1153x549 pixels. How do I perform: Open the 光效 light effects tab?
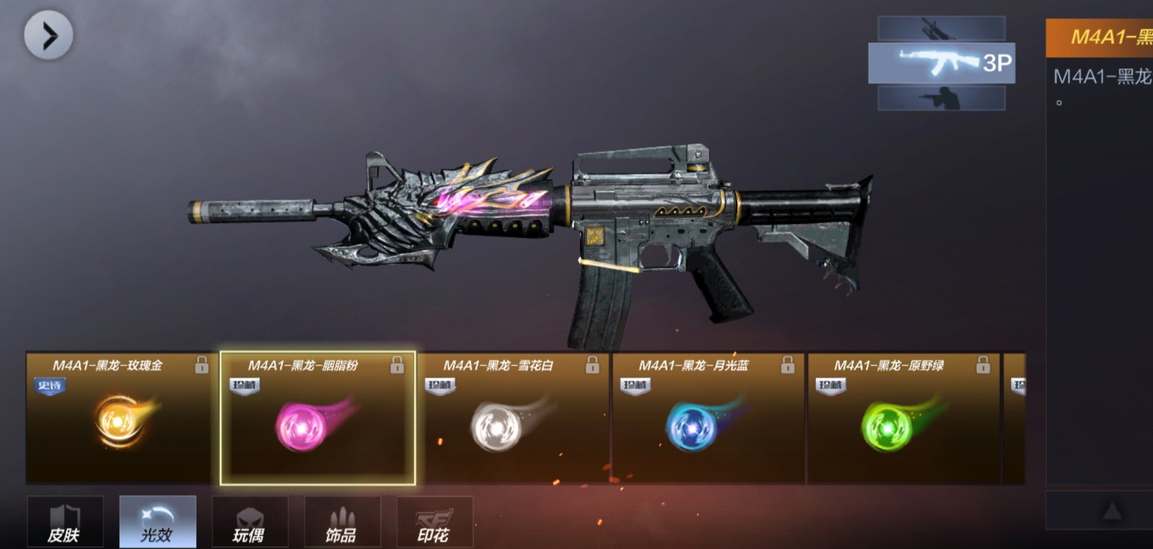click(157, 523)
